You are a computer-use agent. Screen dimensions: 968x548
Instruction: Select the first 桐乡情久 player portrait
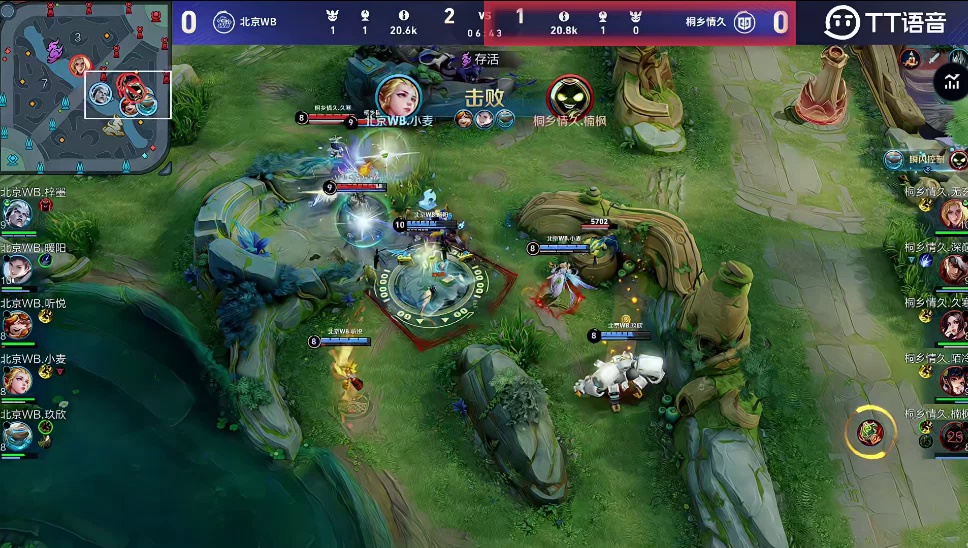pos(954,212)
